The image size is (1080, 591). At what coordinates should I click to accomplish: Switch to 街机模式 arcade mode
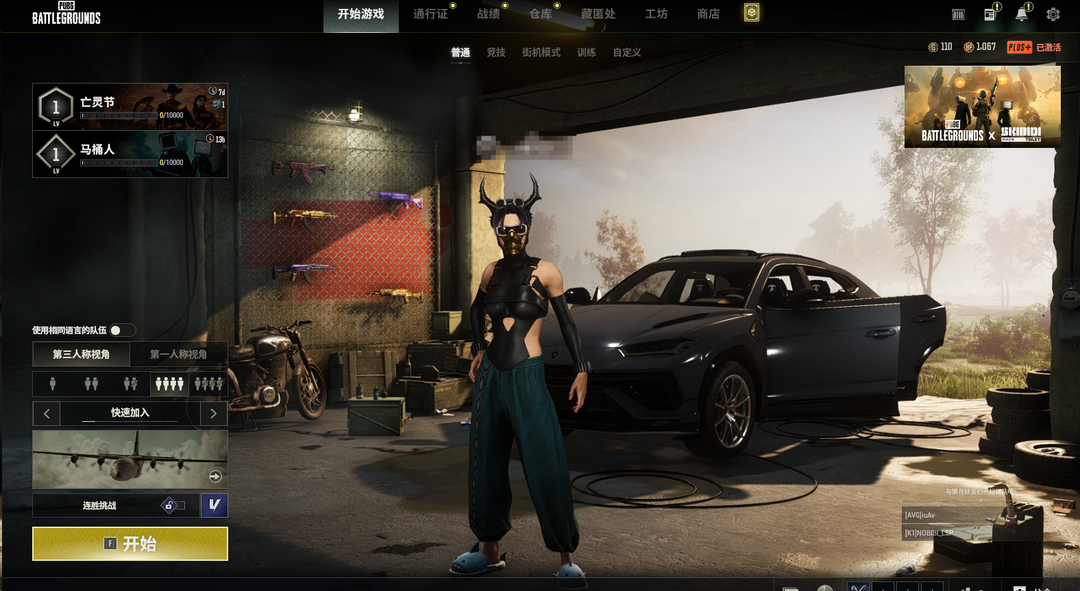(x=541, y=52)
